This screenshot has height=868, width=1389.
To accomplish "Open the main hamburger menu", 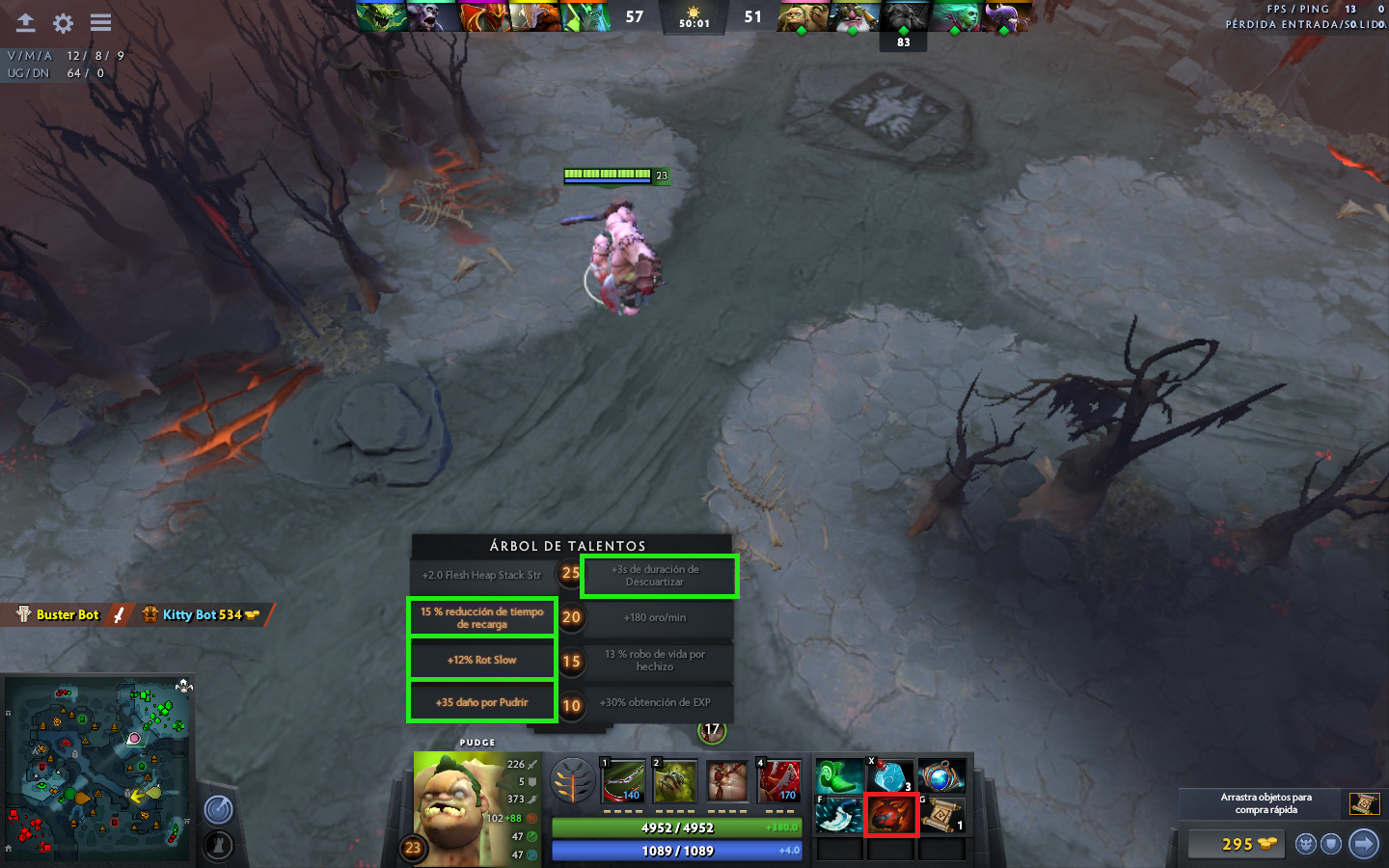I will [100, 22].
